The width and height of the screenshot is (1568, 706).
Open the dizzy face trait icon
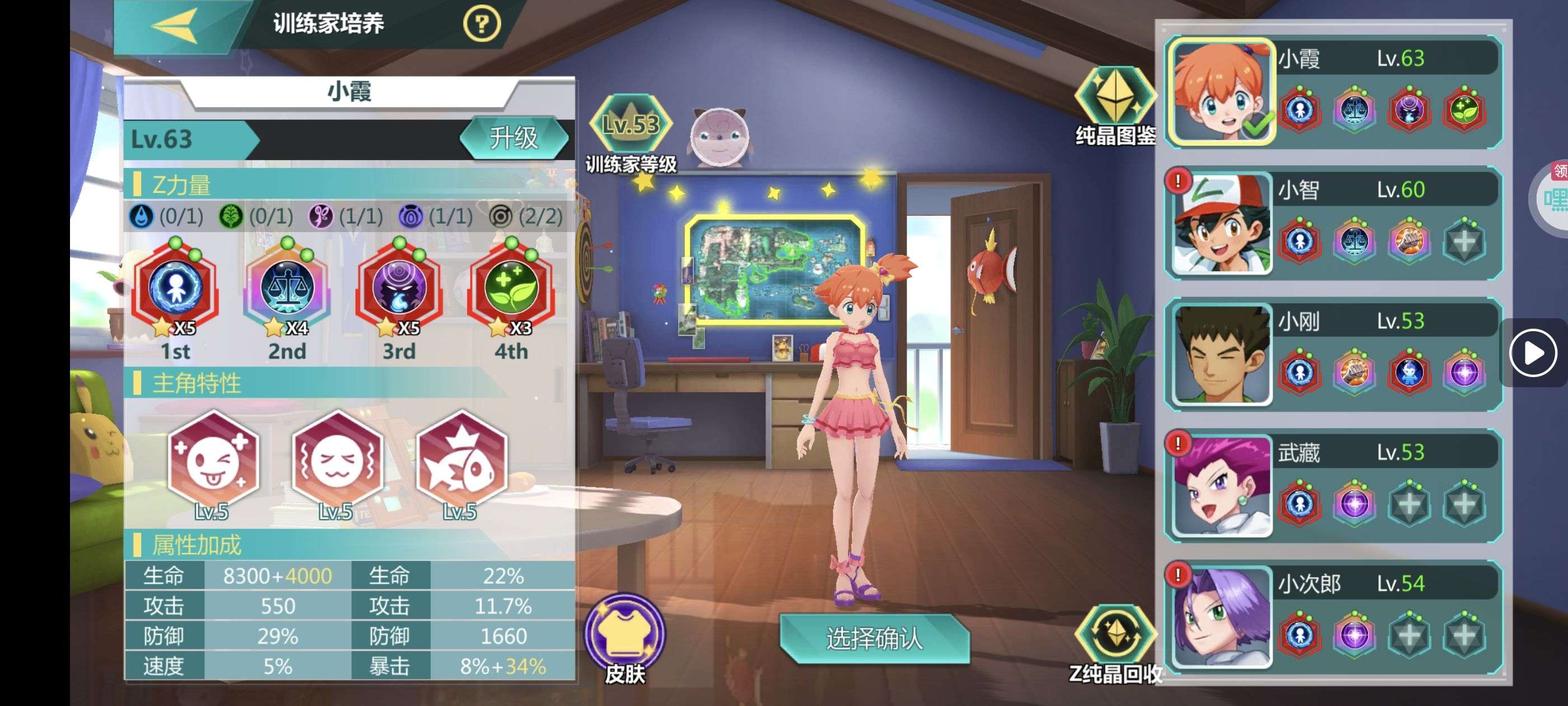coord(337,460)
